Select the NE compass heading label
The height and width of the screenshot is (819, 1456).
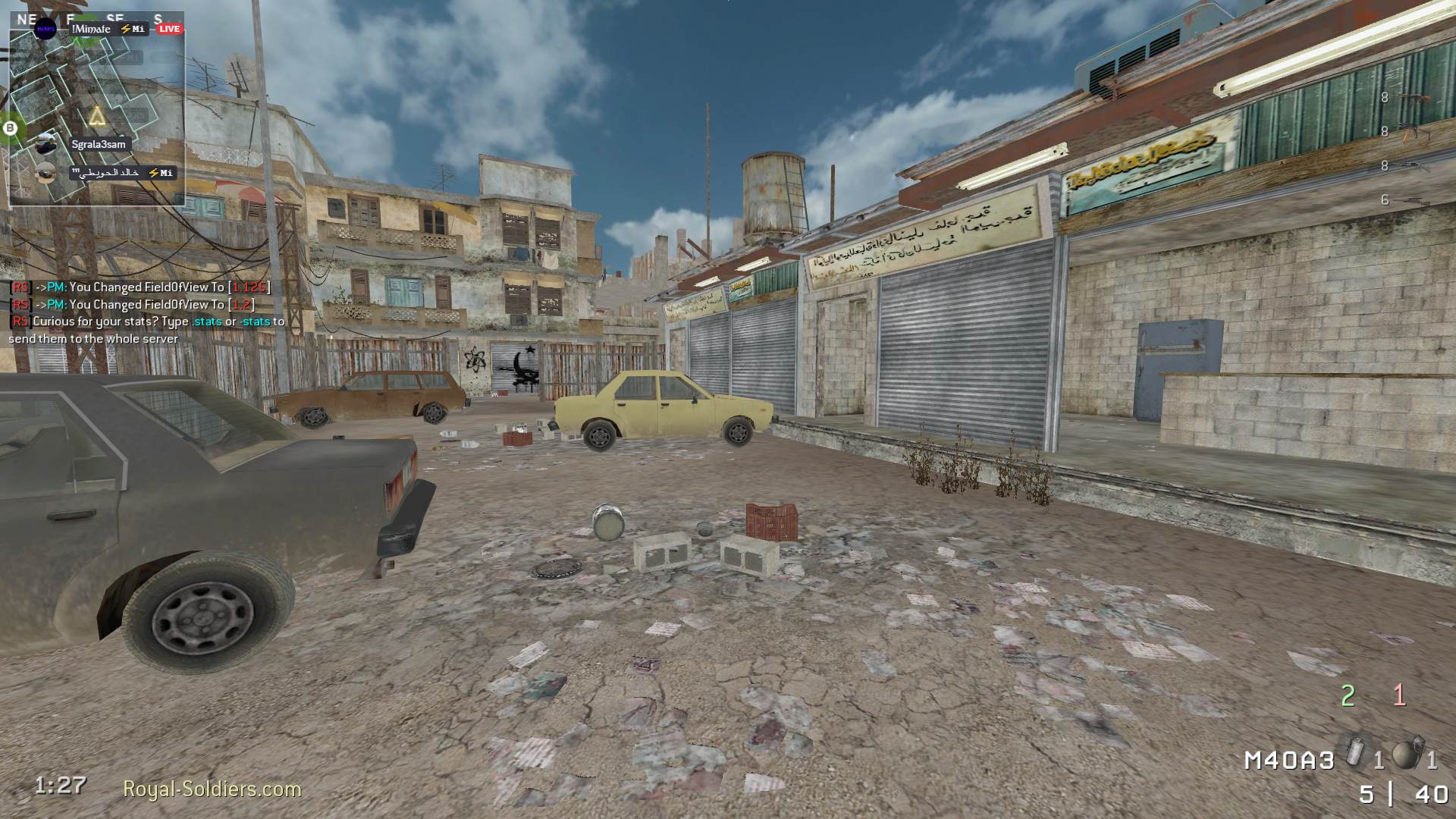(27, 17)
